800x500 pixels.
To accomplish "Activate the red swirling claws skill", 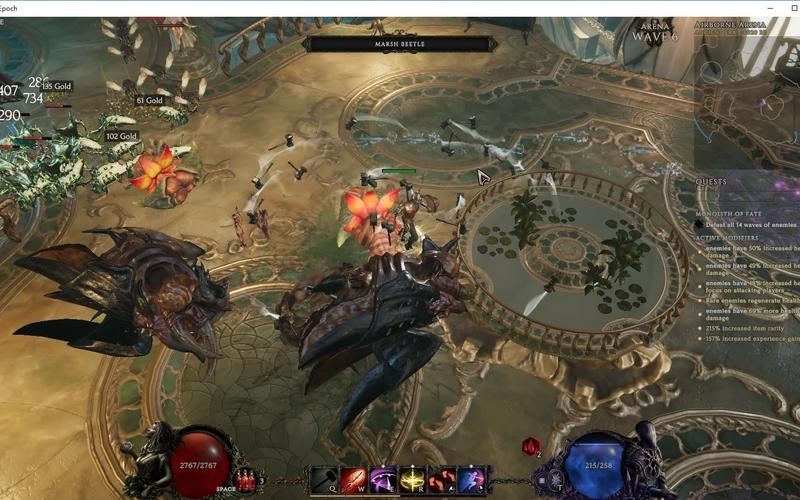I will click(442, 479).
